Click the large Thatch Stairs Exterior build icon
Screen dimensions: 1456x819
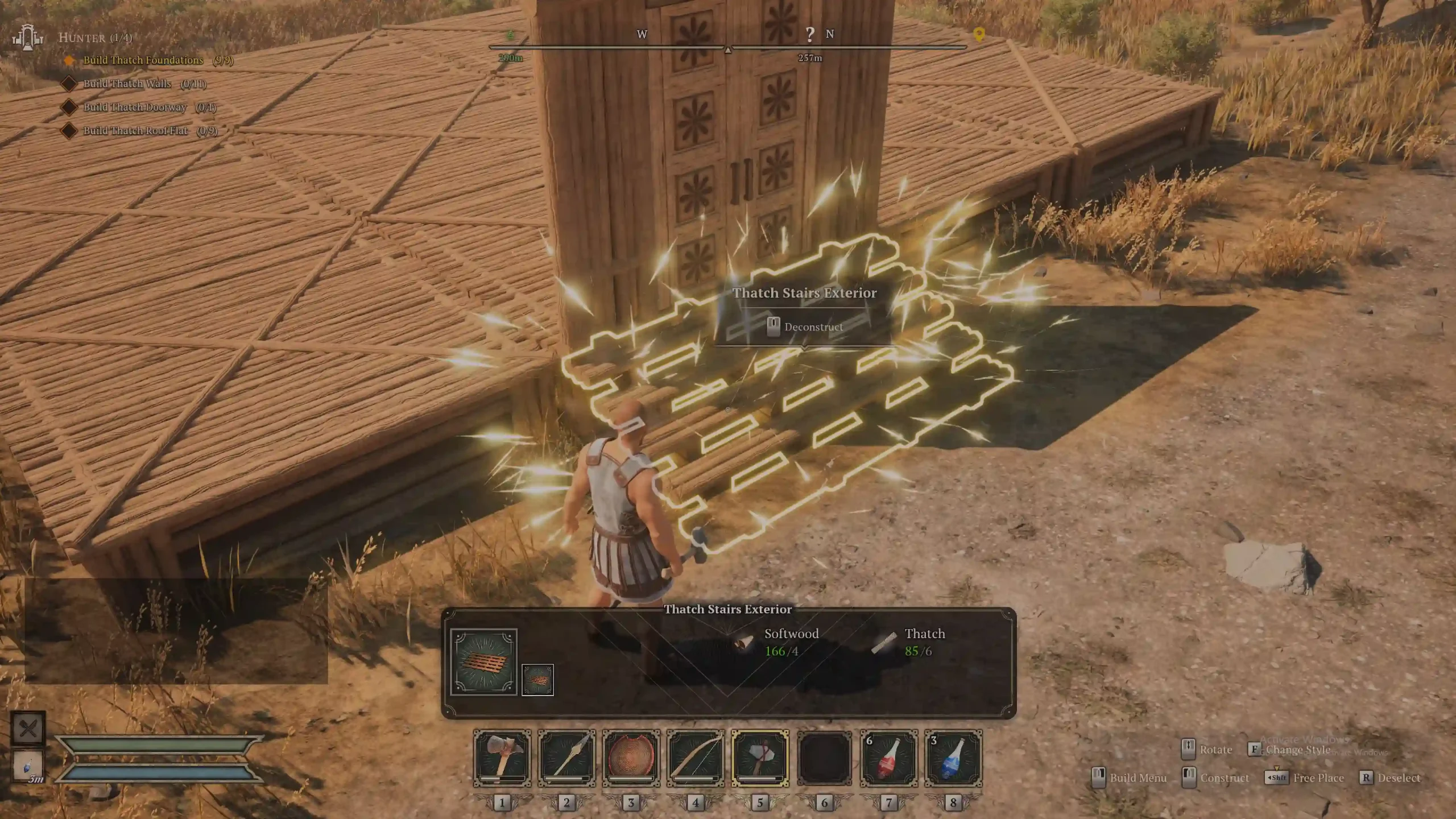tap(483, 661)
